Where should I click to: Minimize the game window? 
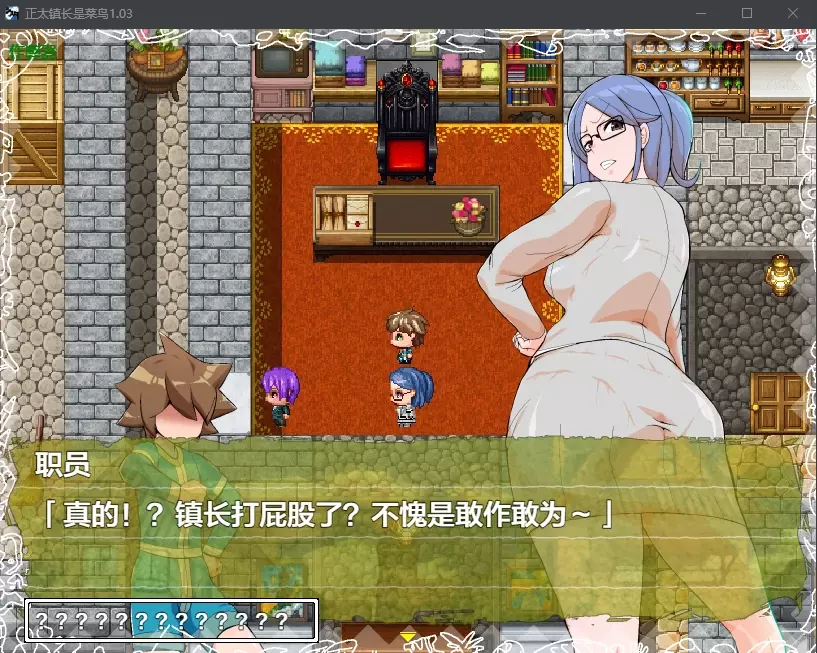click(700, 14)
